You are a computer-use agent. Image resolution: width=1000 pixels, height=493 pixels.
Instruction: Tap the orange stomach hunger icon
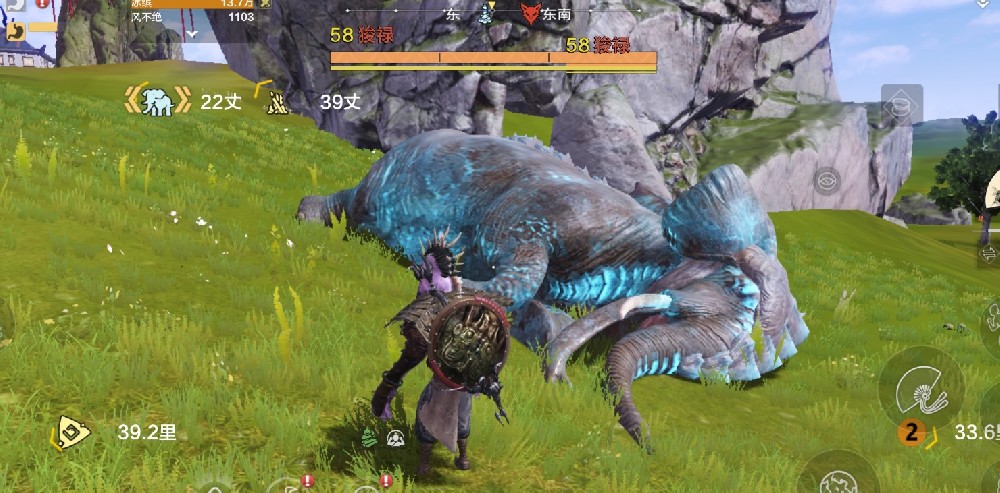click(x=16, y=31)
